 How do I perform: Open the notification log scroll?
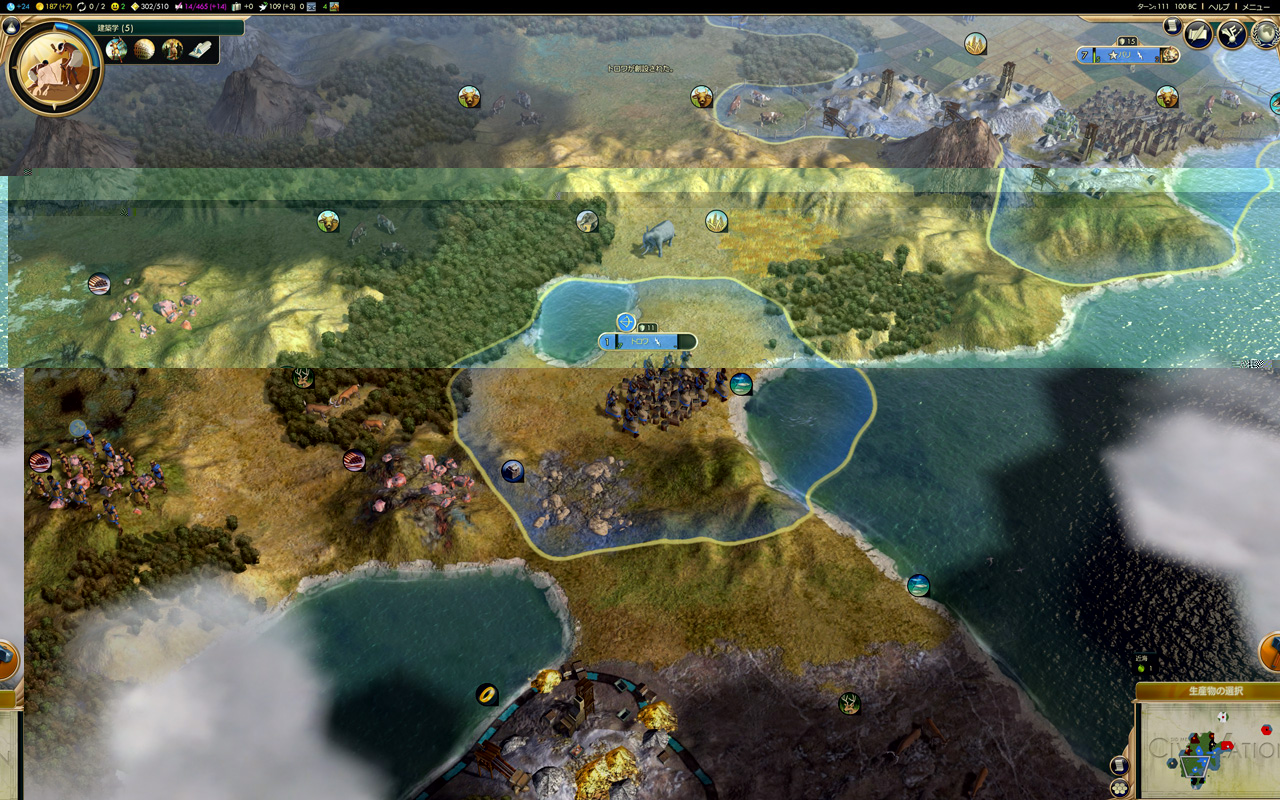click(1172, 27)
